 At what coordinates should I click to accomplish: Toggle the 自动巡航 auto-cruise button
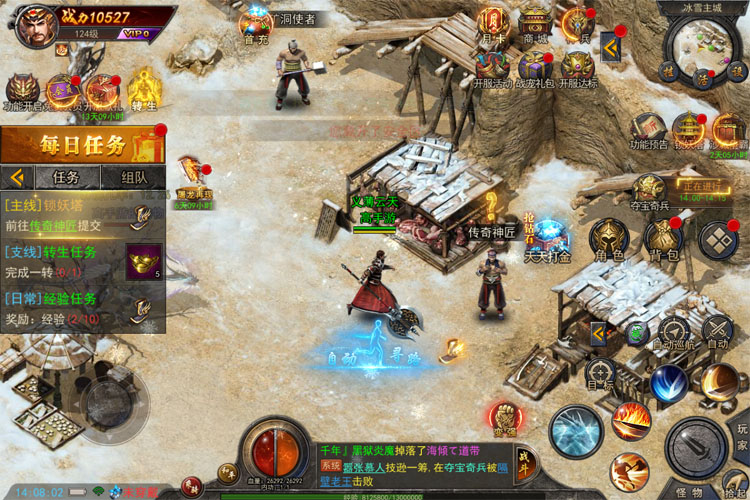coord(674,332)
